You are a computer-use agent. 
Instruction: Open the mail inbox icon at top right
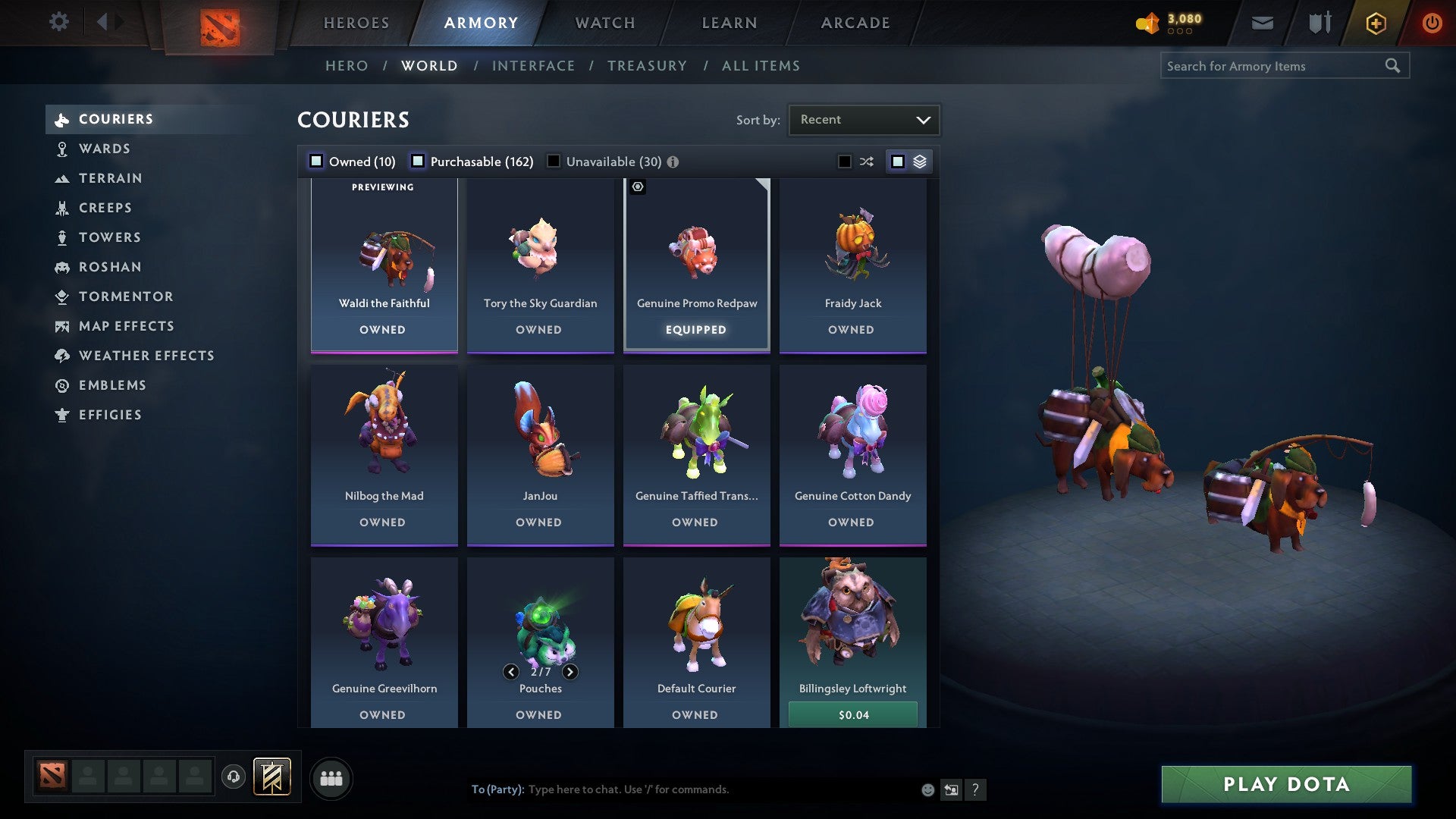(x=1263, y=22)
